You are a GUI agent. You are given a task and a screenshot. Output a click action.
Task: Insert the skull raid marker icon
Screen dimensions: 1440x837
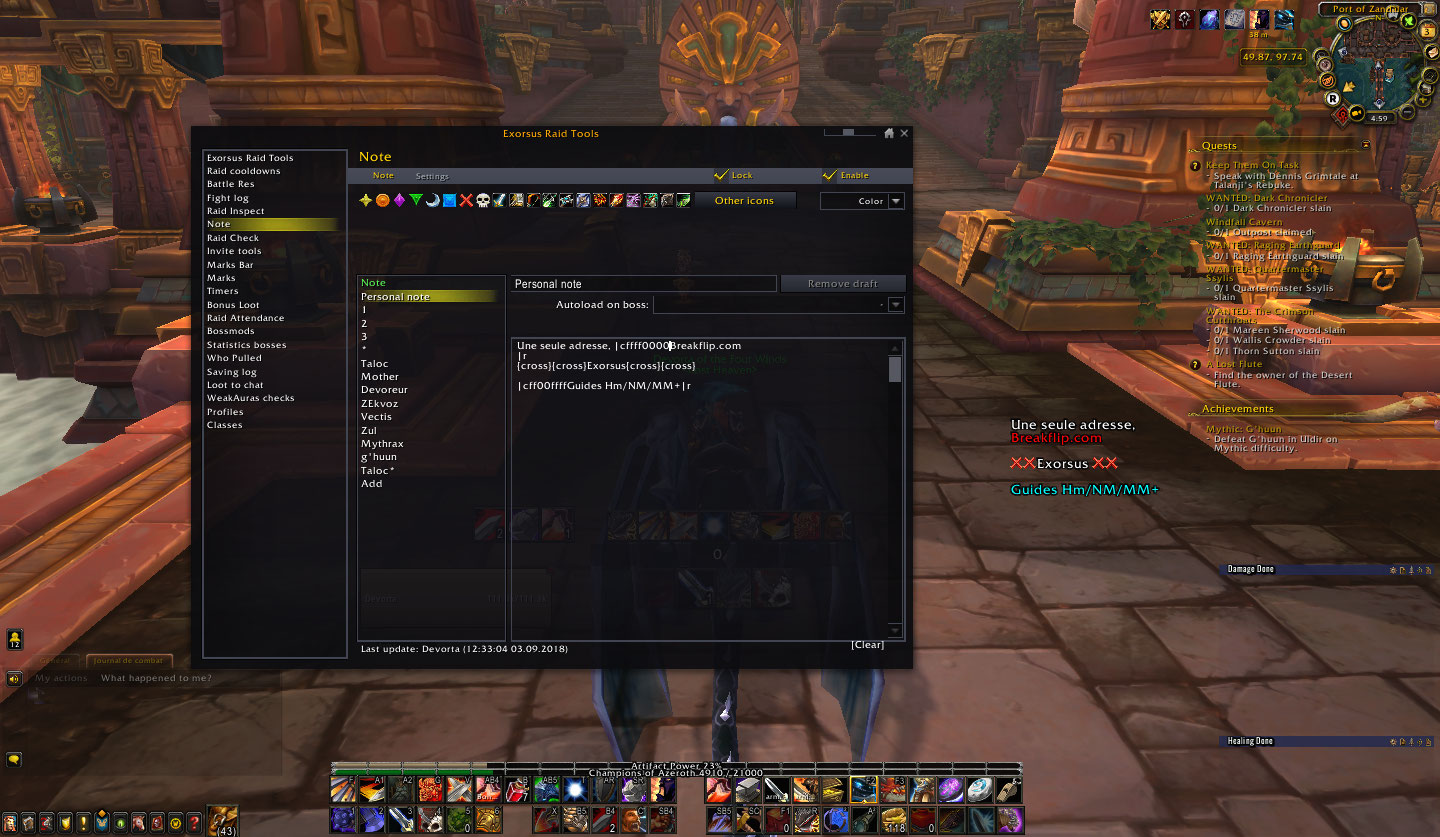click(484, 200)
